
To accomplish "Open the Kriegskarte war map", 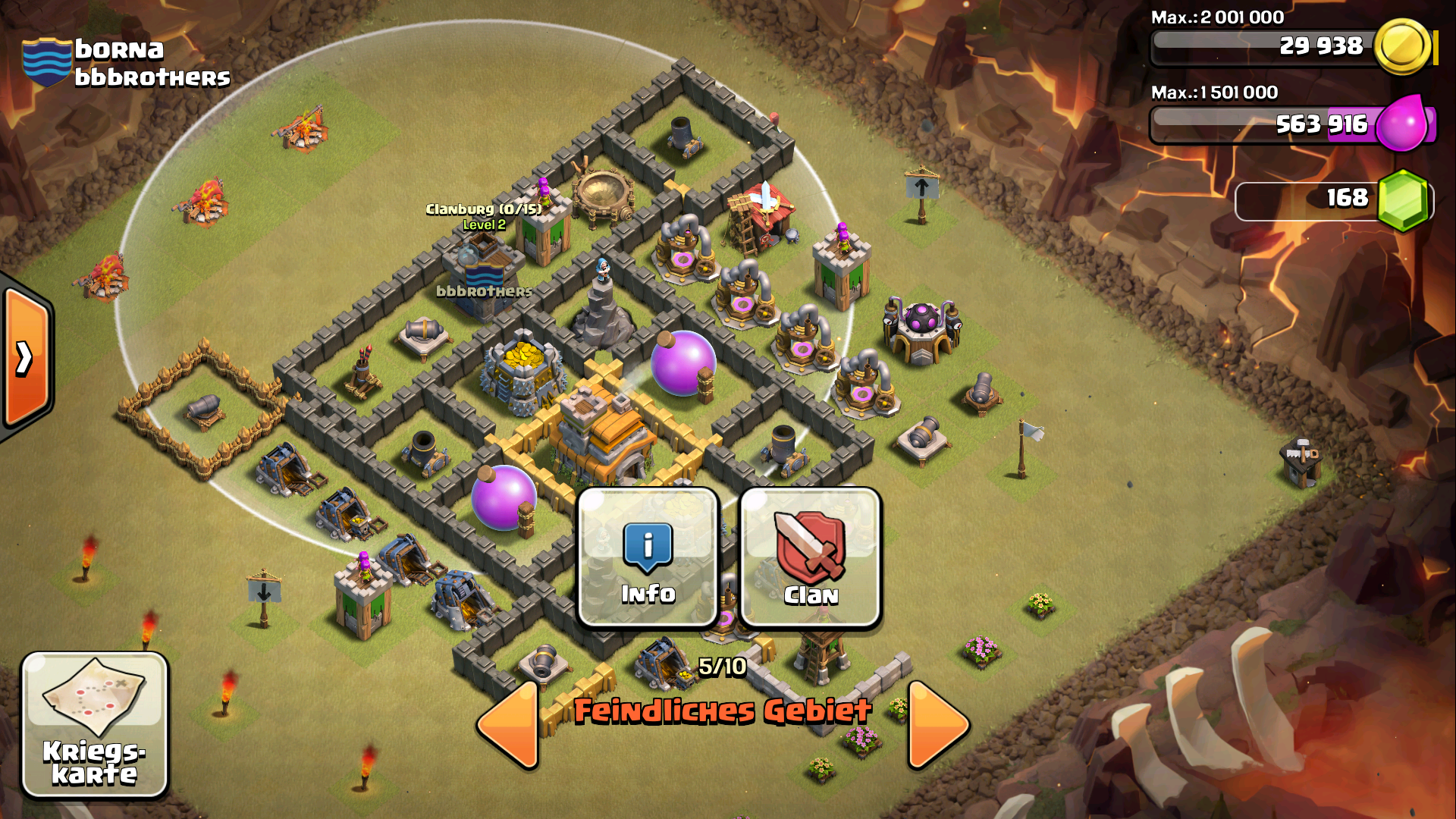I will [x=94, y=724].
